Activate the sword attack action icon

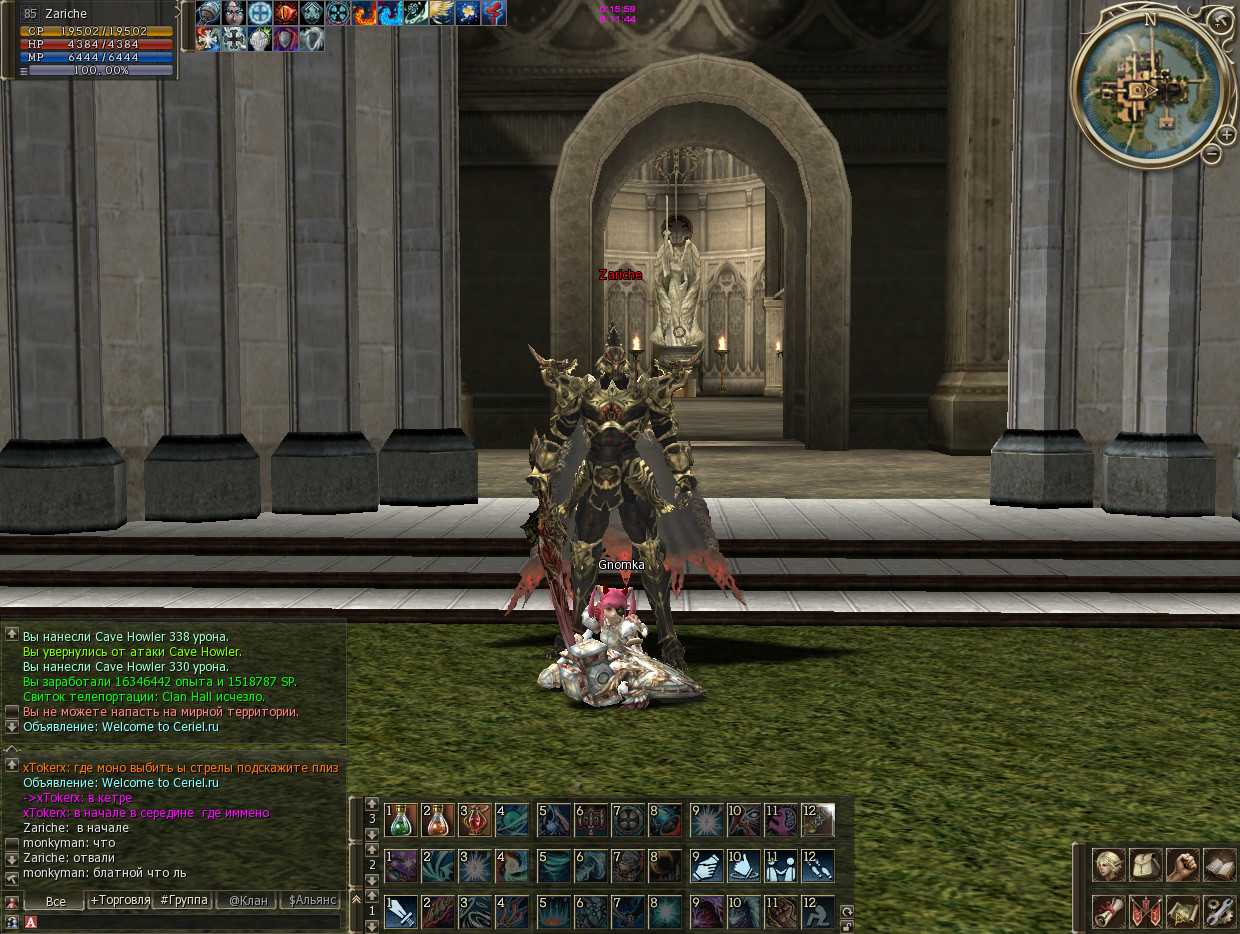[x=401, y=911]
